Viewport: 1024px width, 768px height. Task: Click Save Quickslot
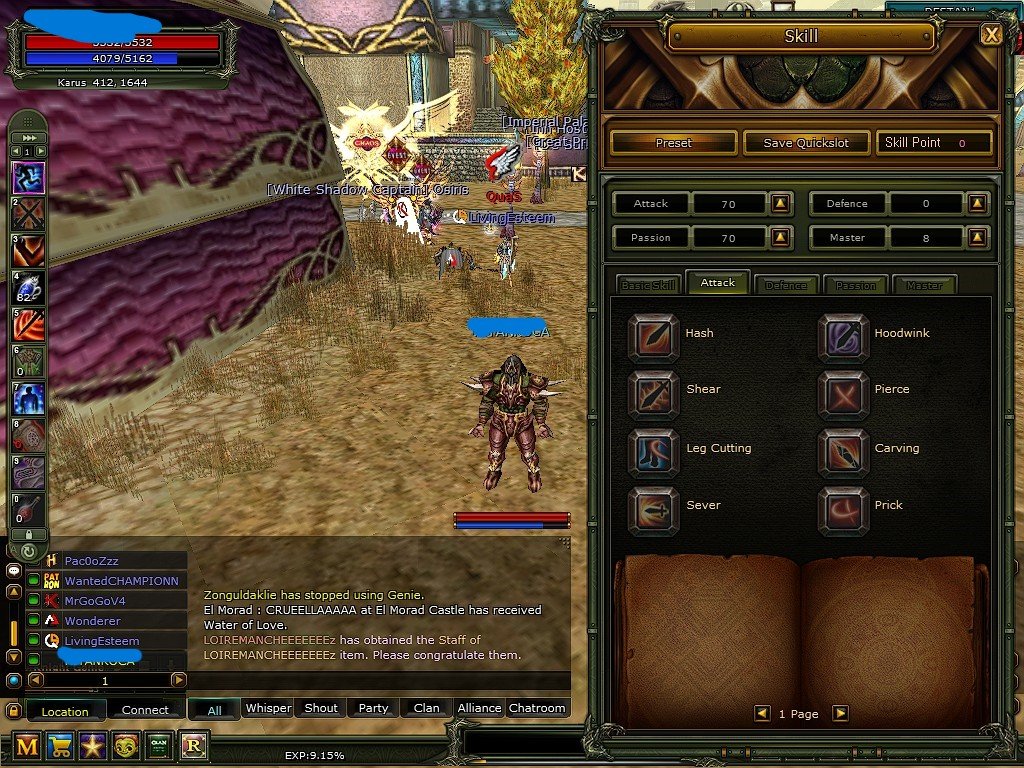806,143
